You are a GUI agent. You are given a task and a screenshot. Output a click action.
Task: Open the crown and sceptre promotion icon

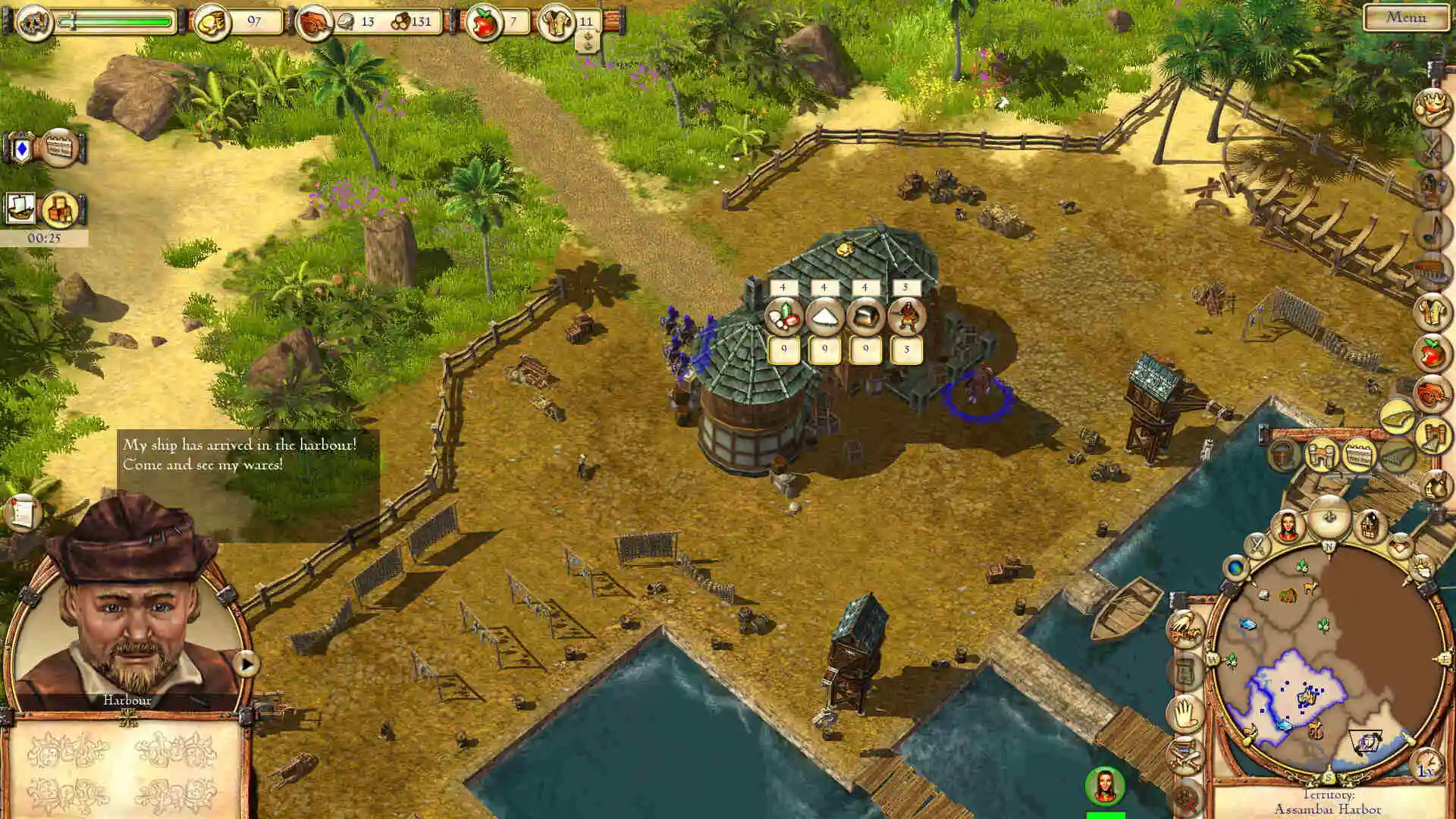click(x=1432, y=106)
